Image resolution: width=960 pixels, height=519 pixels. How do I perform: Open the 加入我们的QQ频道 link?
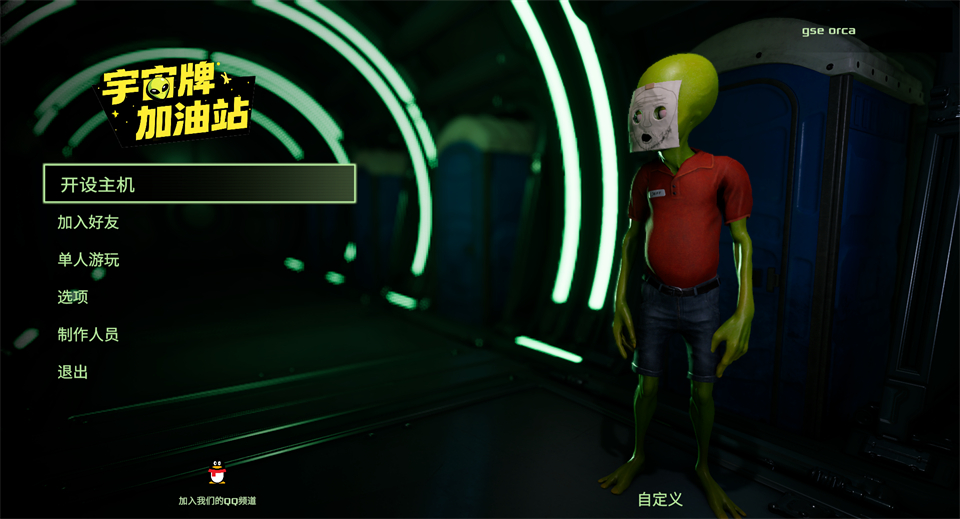(x=217, y=500)
